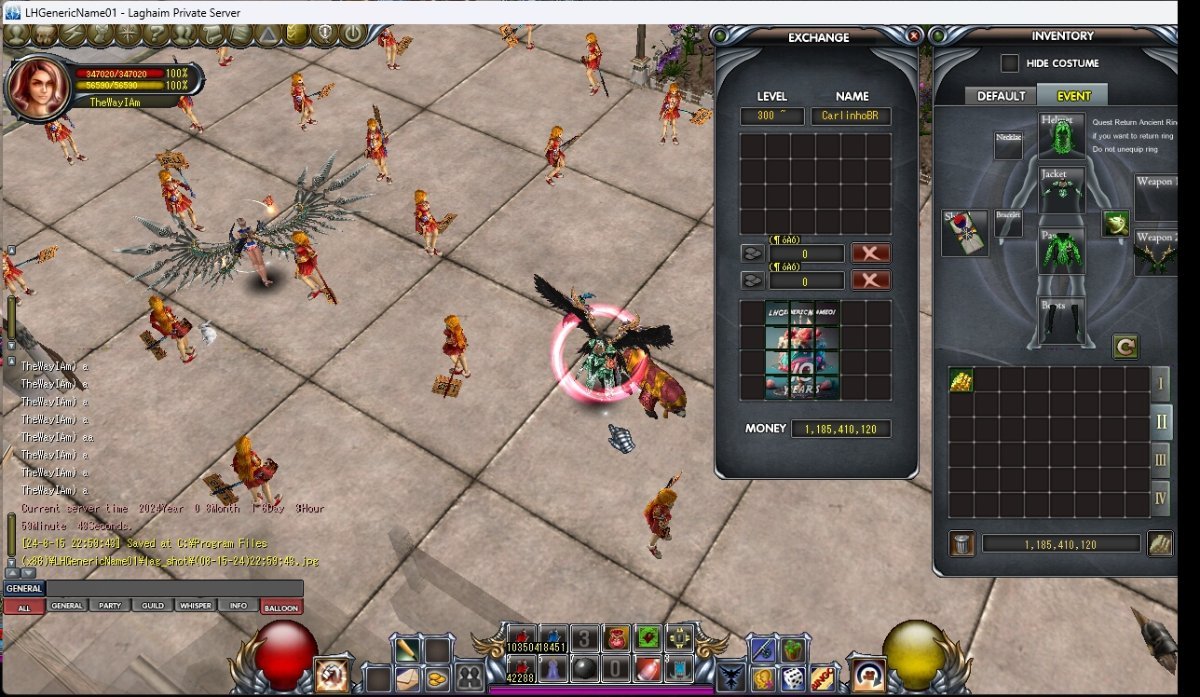This screenshot has height=697, width=1200.
Task: Click the round refresh arrow button
Action: pos(1126,347)
